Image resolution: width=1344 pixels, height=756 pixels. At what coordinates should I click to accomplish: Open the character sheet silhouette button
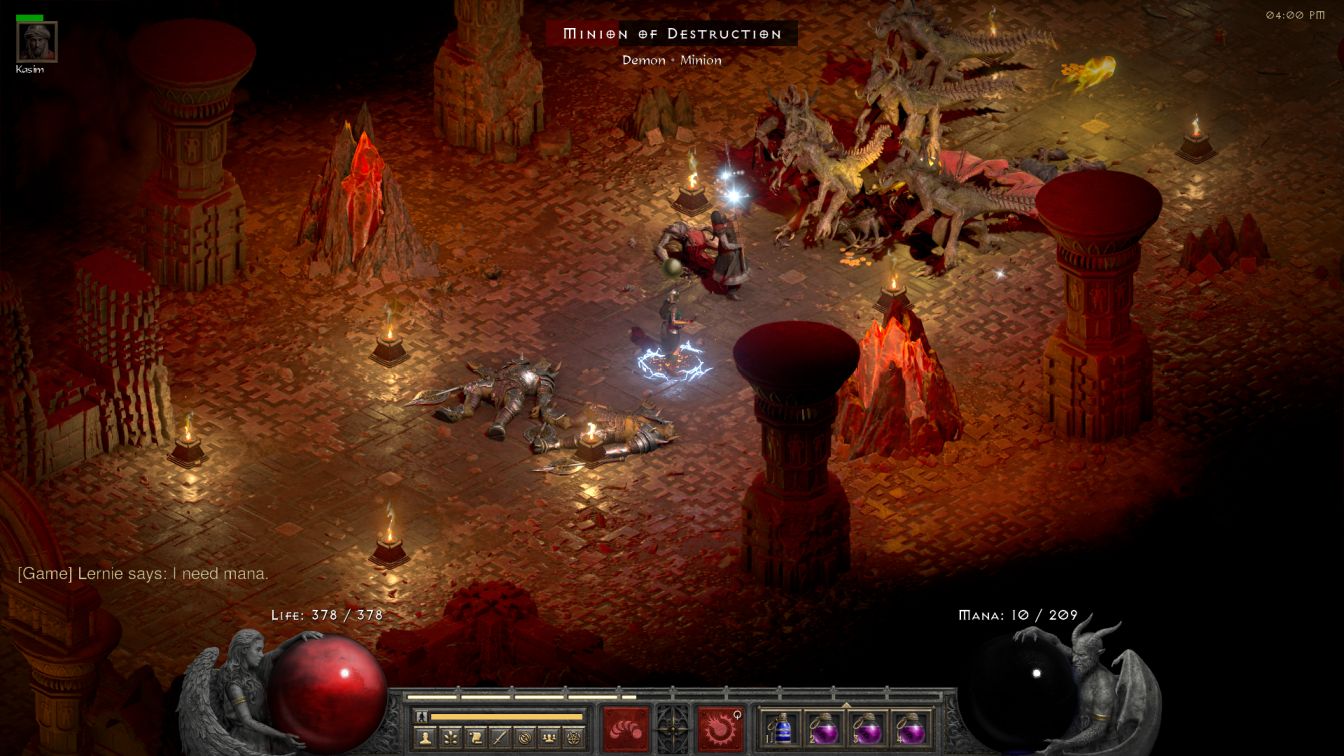point(426,738)
